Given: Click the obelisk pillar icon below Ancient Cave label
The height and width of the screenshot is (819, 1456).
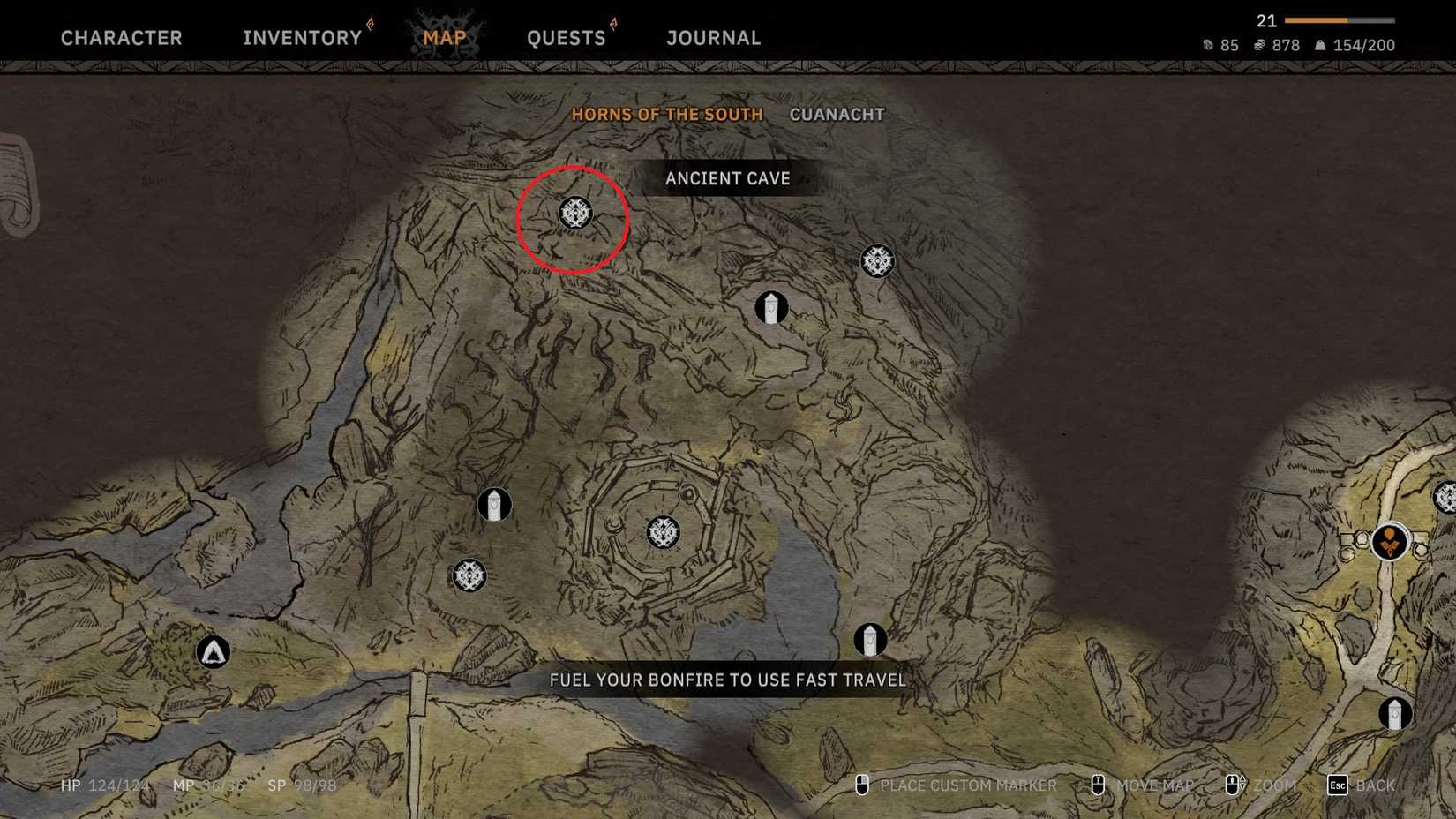Looking at the screenshot, I should point(771,308).
